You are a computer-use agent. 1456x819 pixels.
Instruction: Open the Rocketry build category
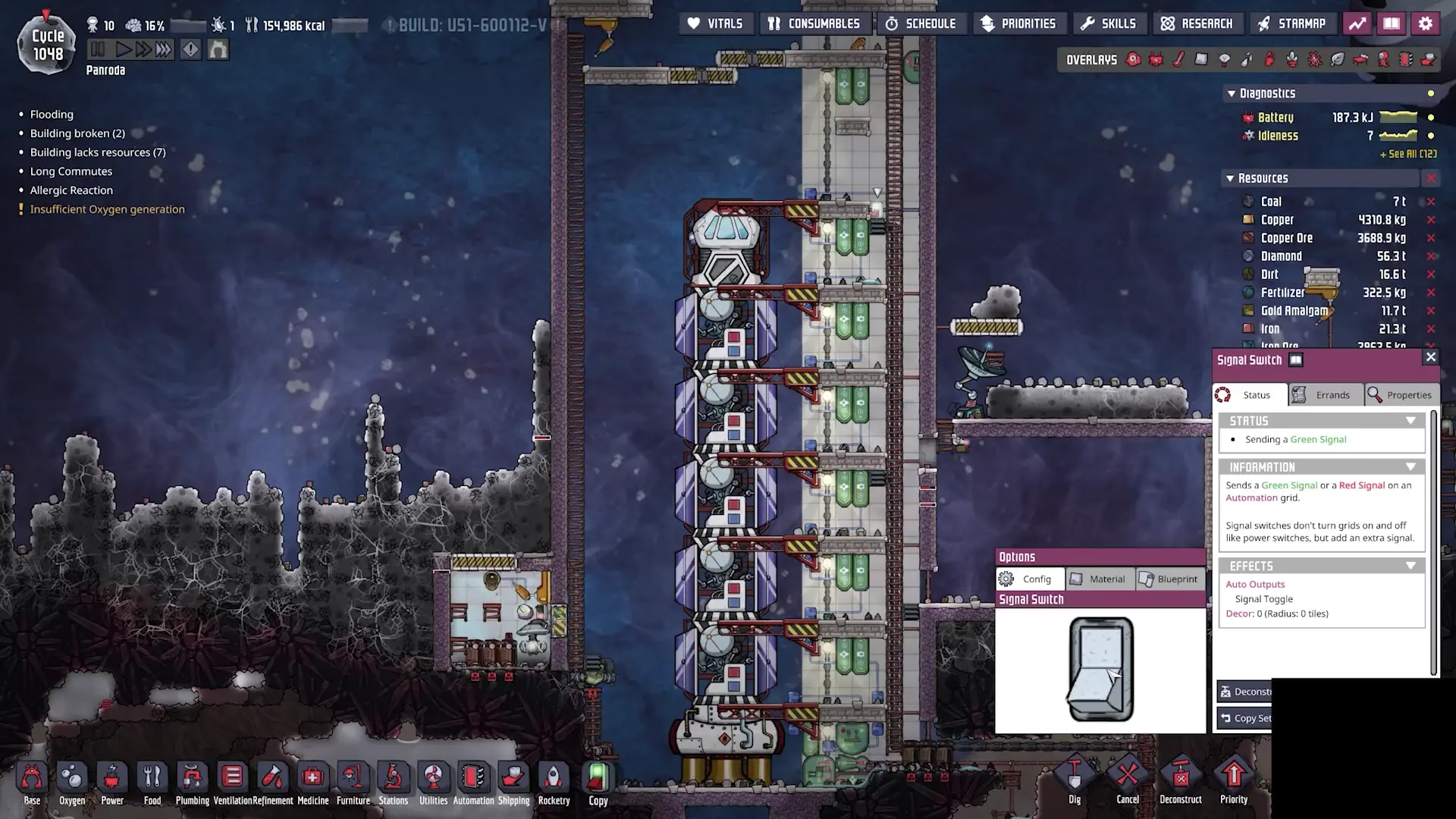coord(554,777)
